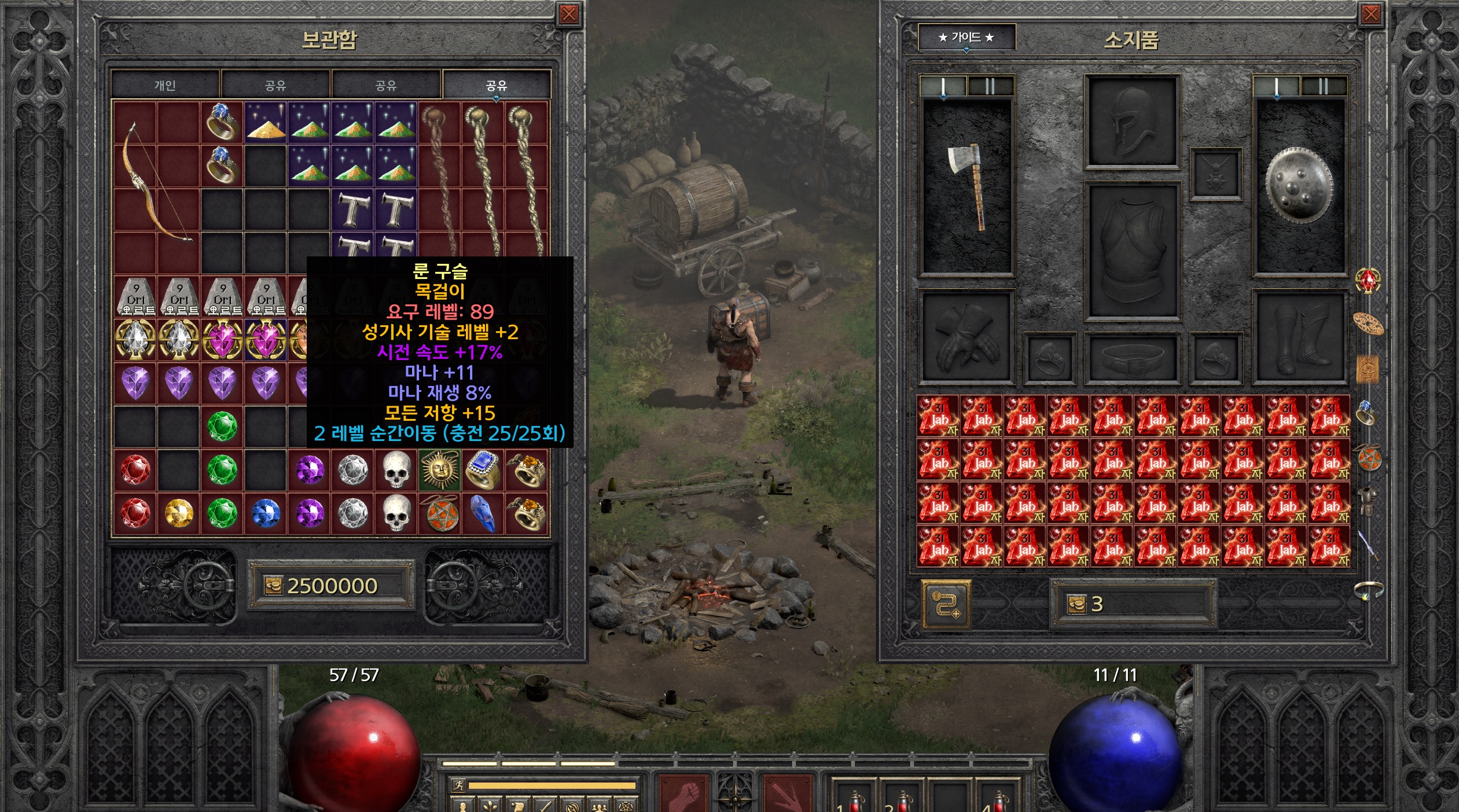Click the inventory gold coin button
Image resolution: width=1459 pixels, height=812 pixels.
(x=1076, y=605)
